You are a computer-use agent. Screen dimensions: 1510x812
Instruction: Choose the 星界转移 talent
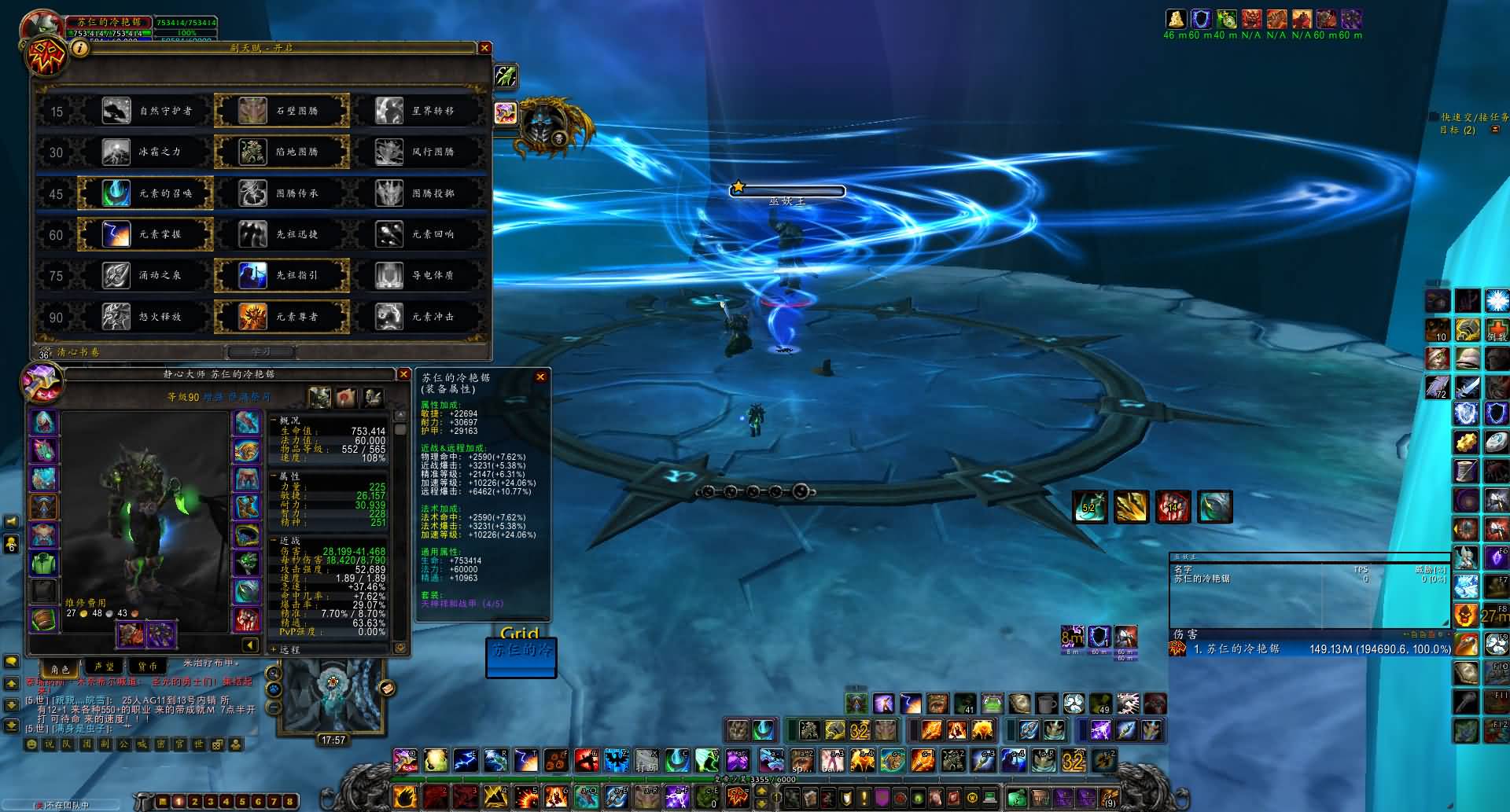coord(418,111)
